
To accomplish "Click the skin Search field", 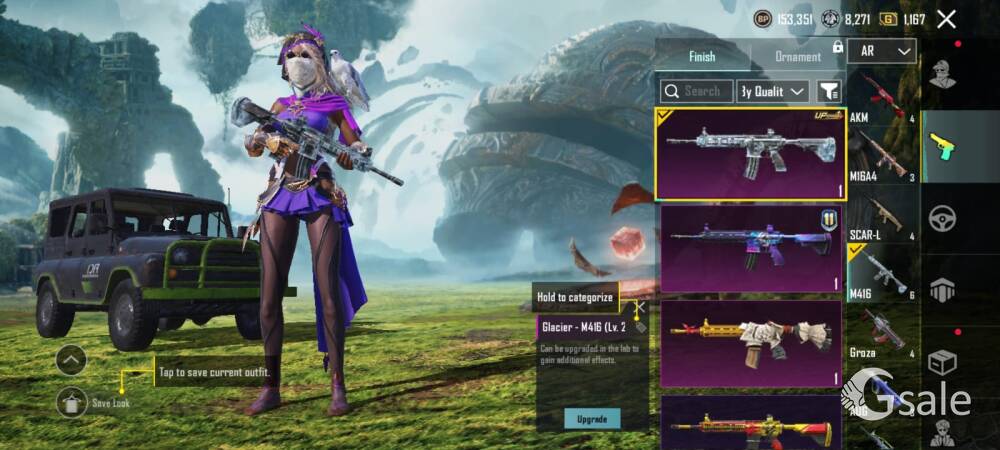I will pyautogui.click(x=697, y=91).
